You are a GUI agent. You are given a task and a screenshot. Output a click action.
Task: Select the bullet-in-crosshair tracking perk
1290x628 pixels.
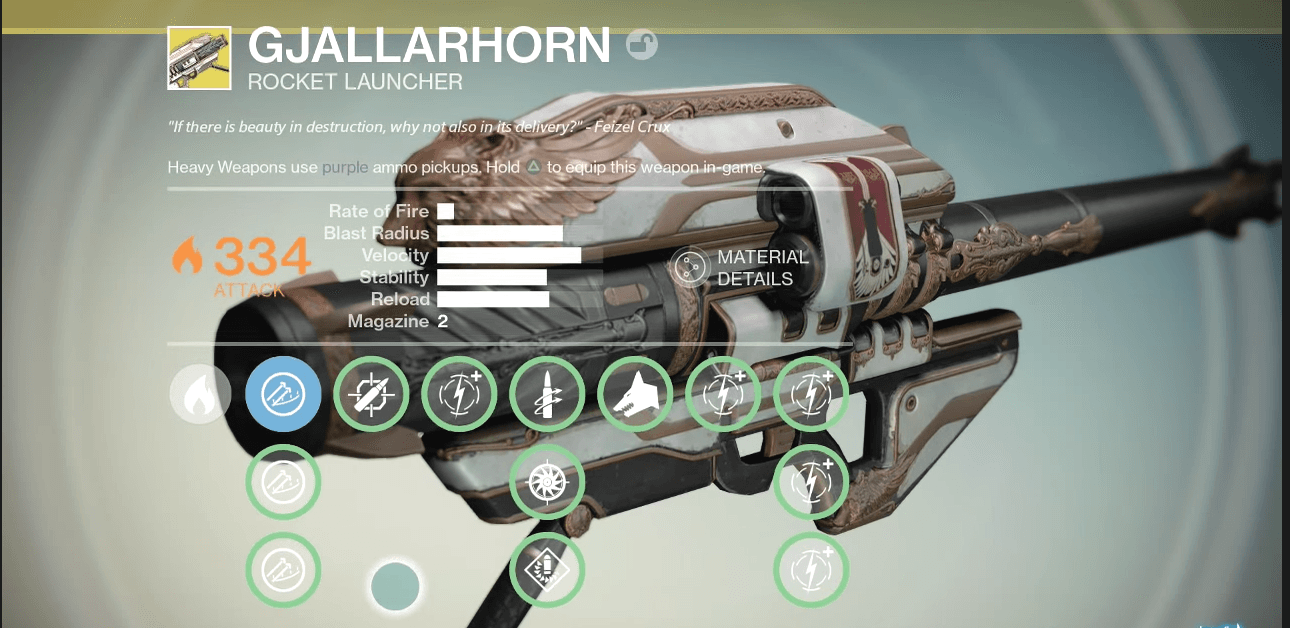371,394
